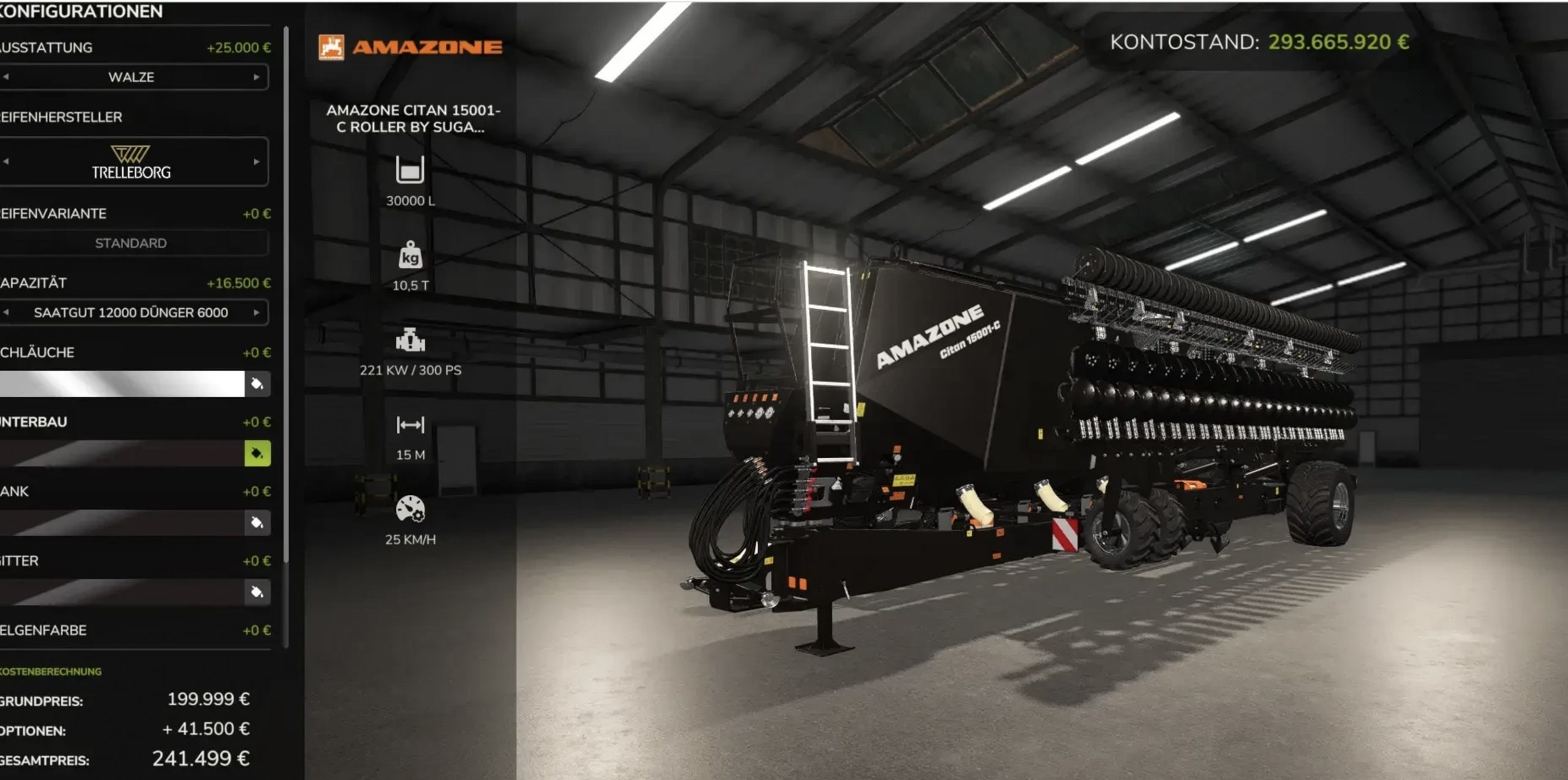
Task: Select next Ausstattung option after Walze
Action: point(257,77)
